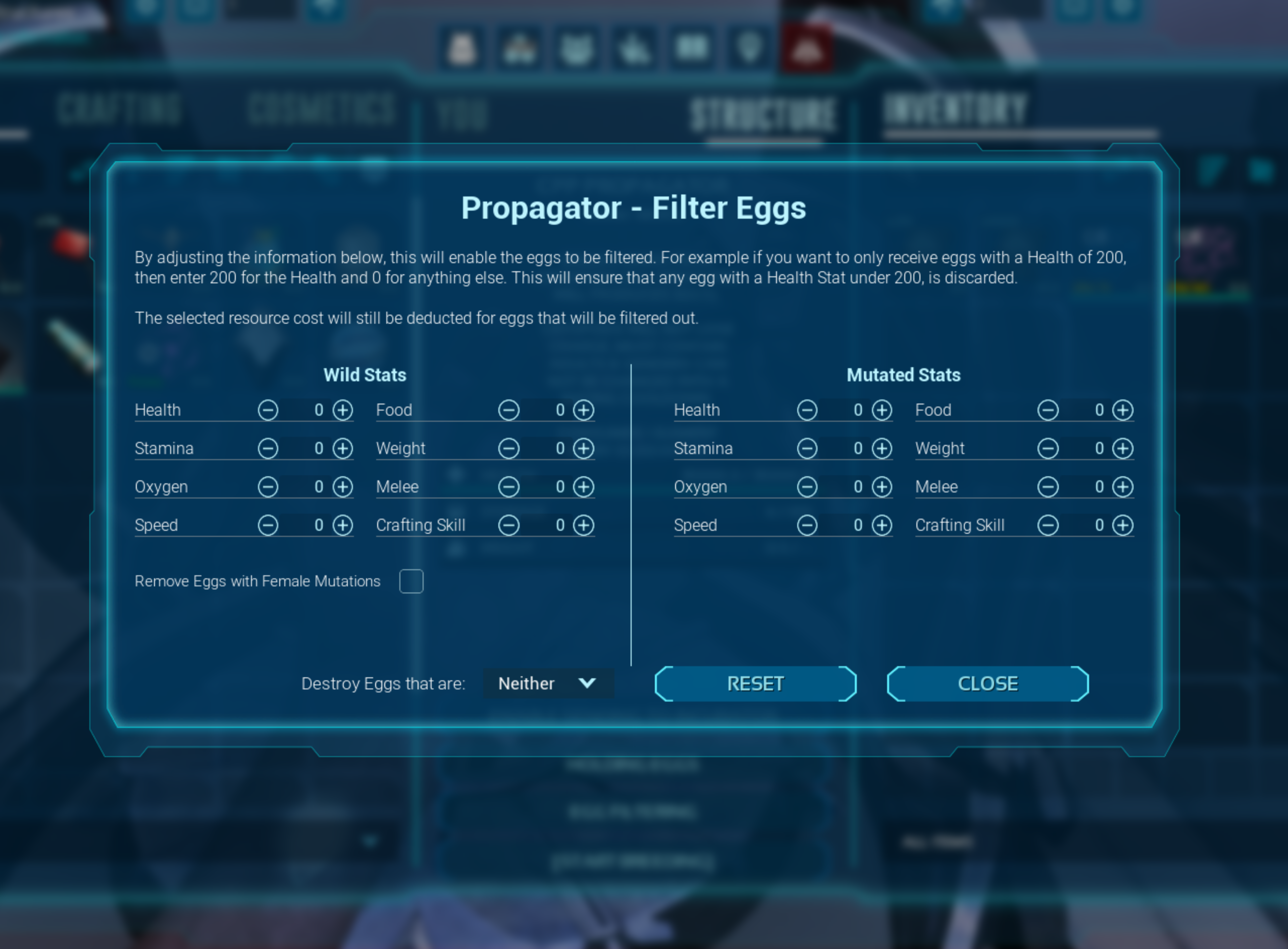Click the box icon in the top icon bar
Viewport: 1288px width, 949px height.
[691, 49]
